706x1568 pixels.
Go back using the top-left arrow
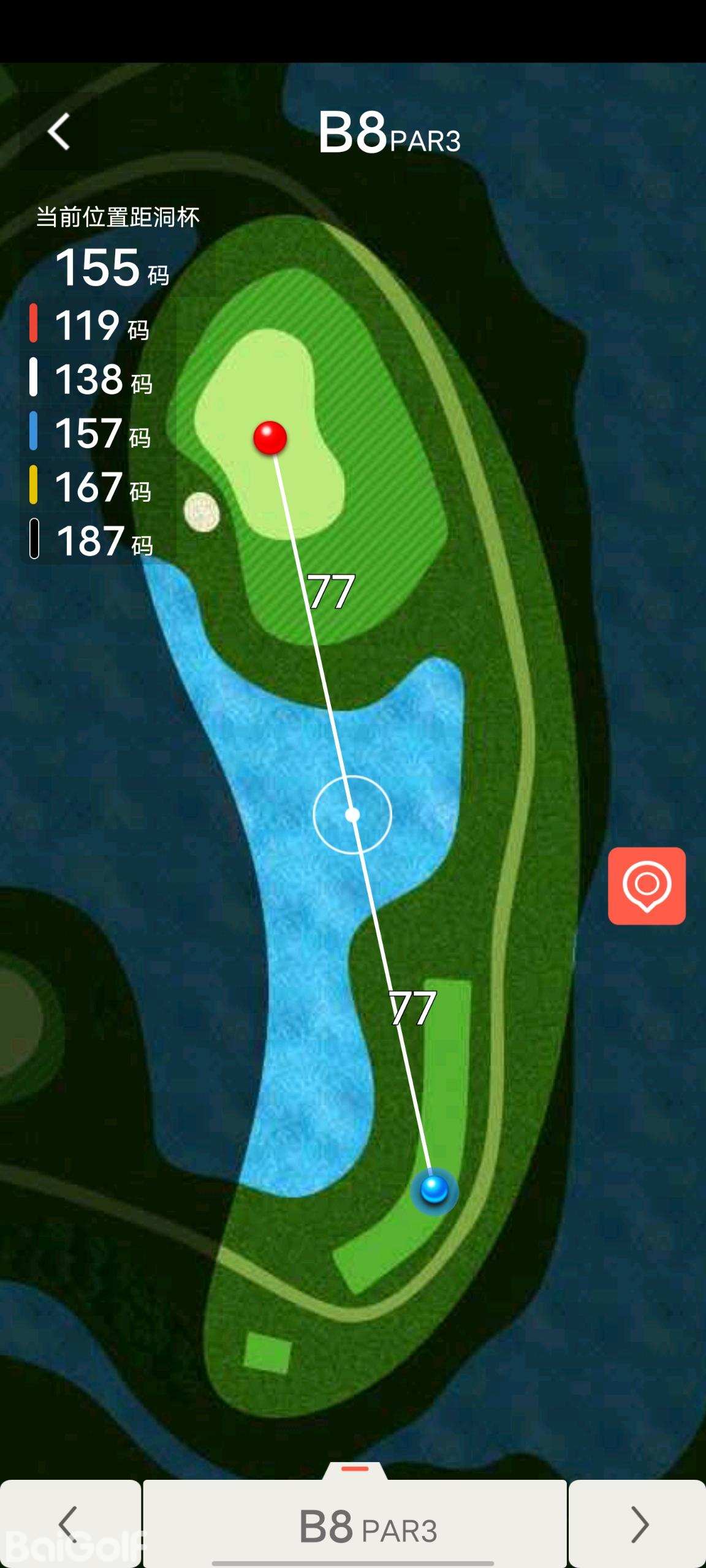click(59, 132)
